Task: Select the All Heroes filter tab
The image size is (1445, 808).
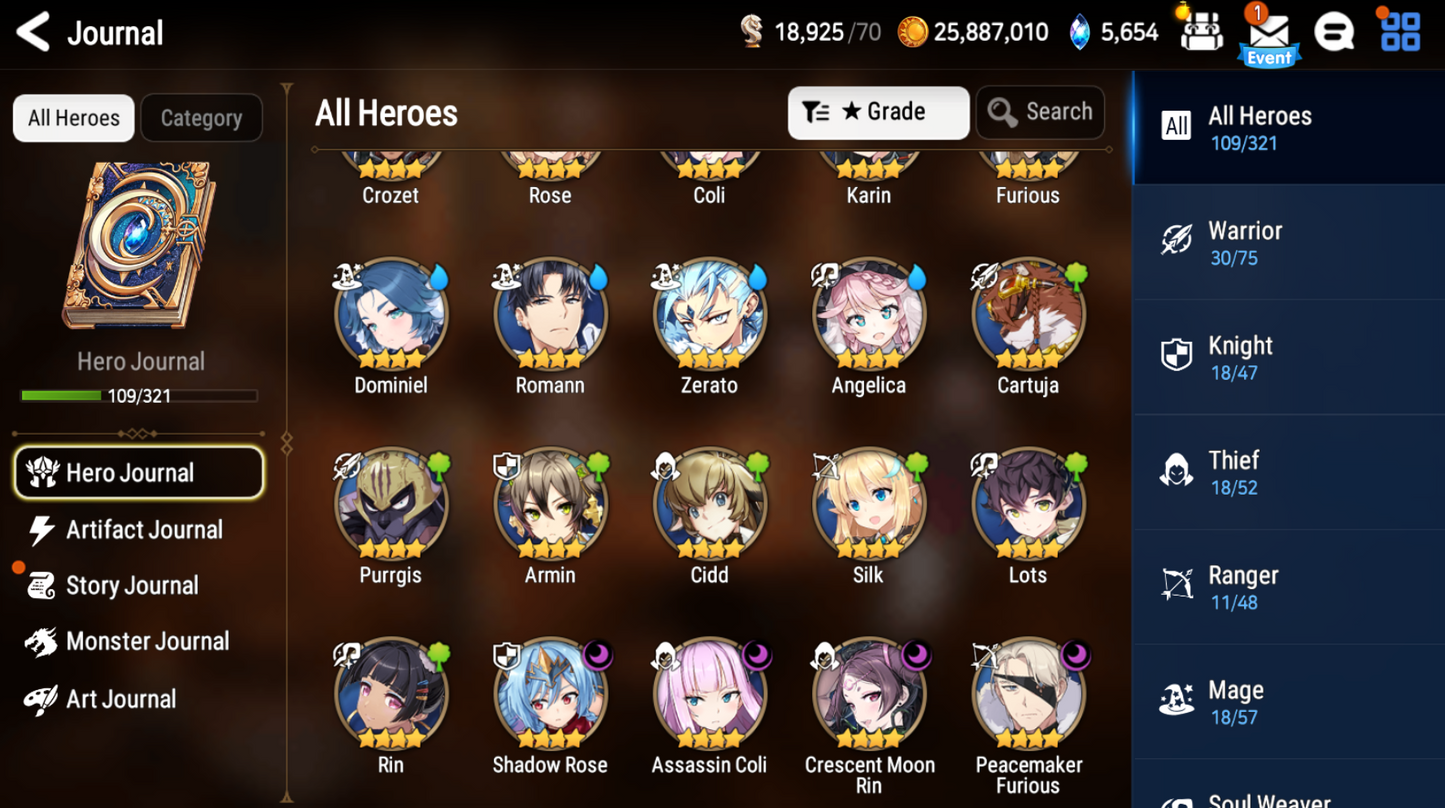Action: pos(73,118)
